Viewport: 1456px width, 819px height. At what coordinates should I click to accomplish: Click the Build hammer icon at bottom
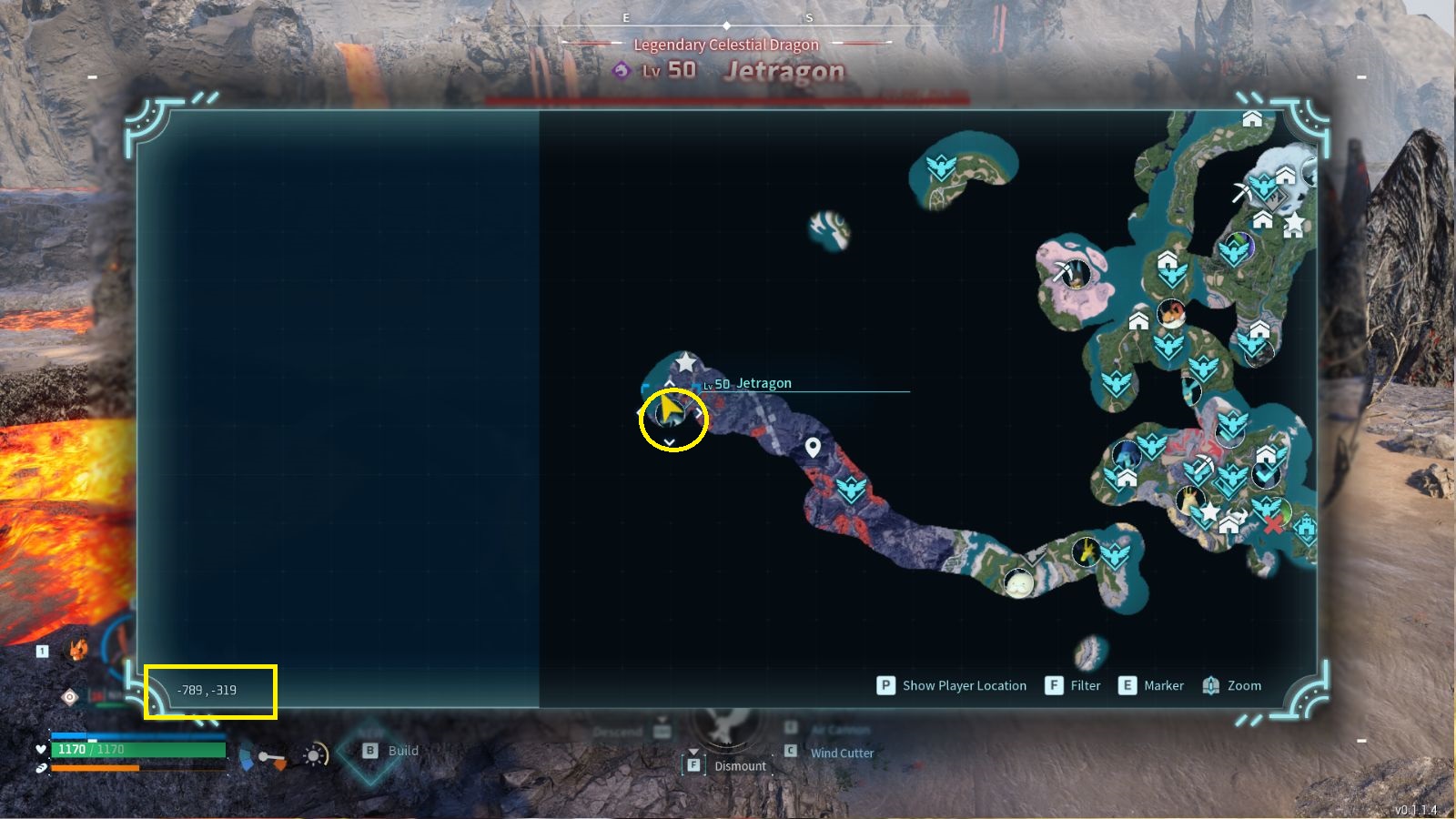click(x=369, y=751)
